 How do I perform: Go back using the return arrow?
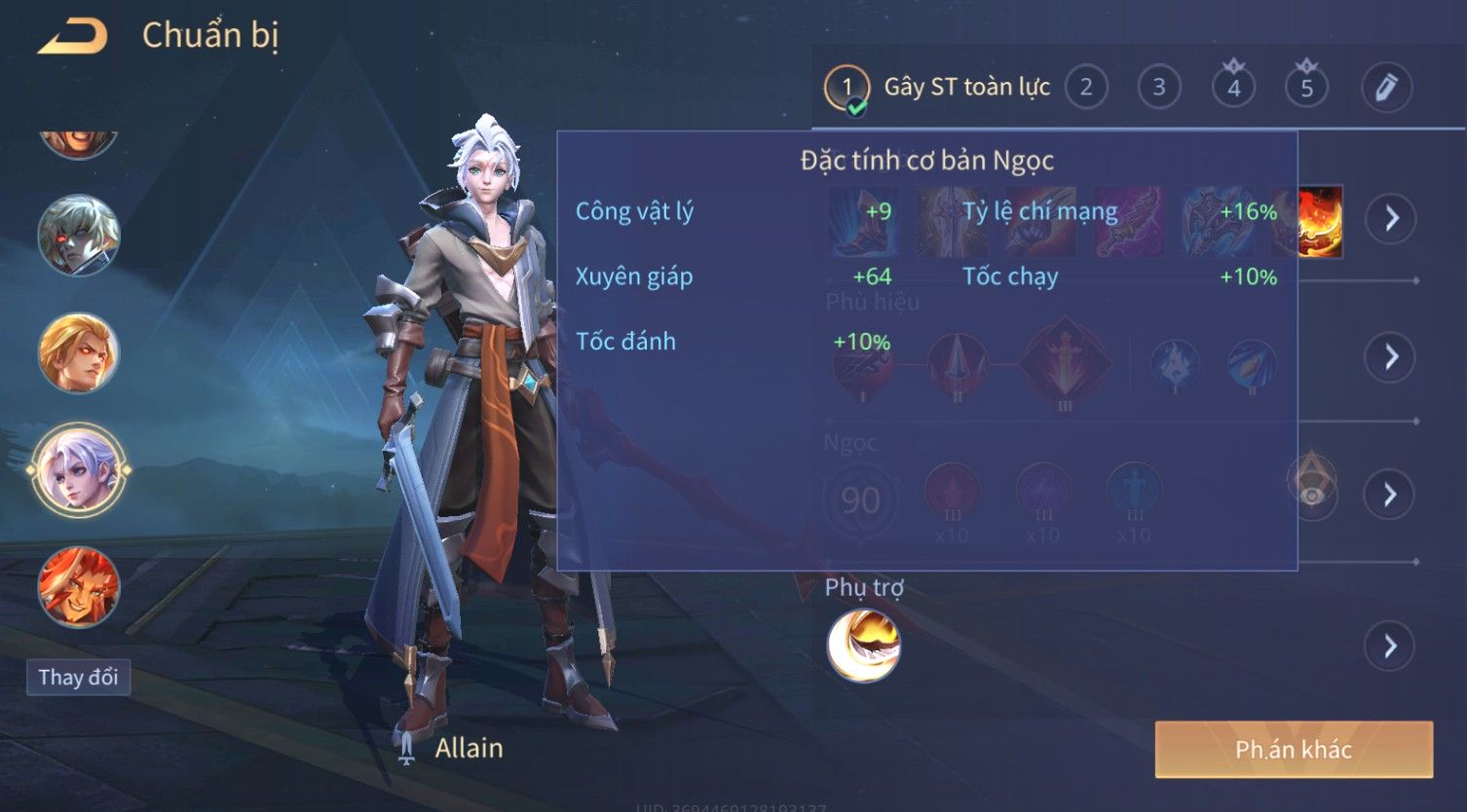72,37
